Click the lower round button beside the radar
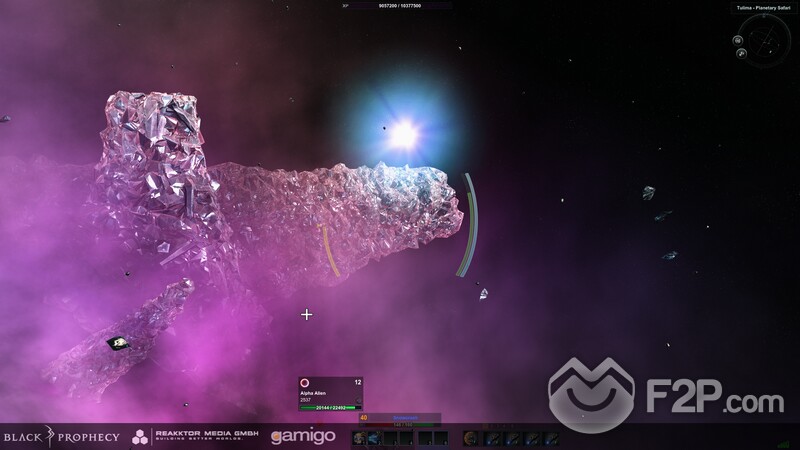Screen dimensions: 800x450 pyautogui.click(x=742, y=53)
